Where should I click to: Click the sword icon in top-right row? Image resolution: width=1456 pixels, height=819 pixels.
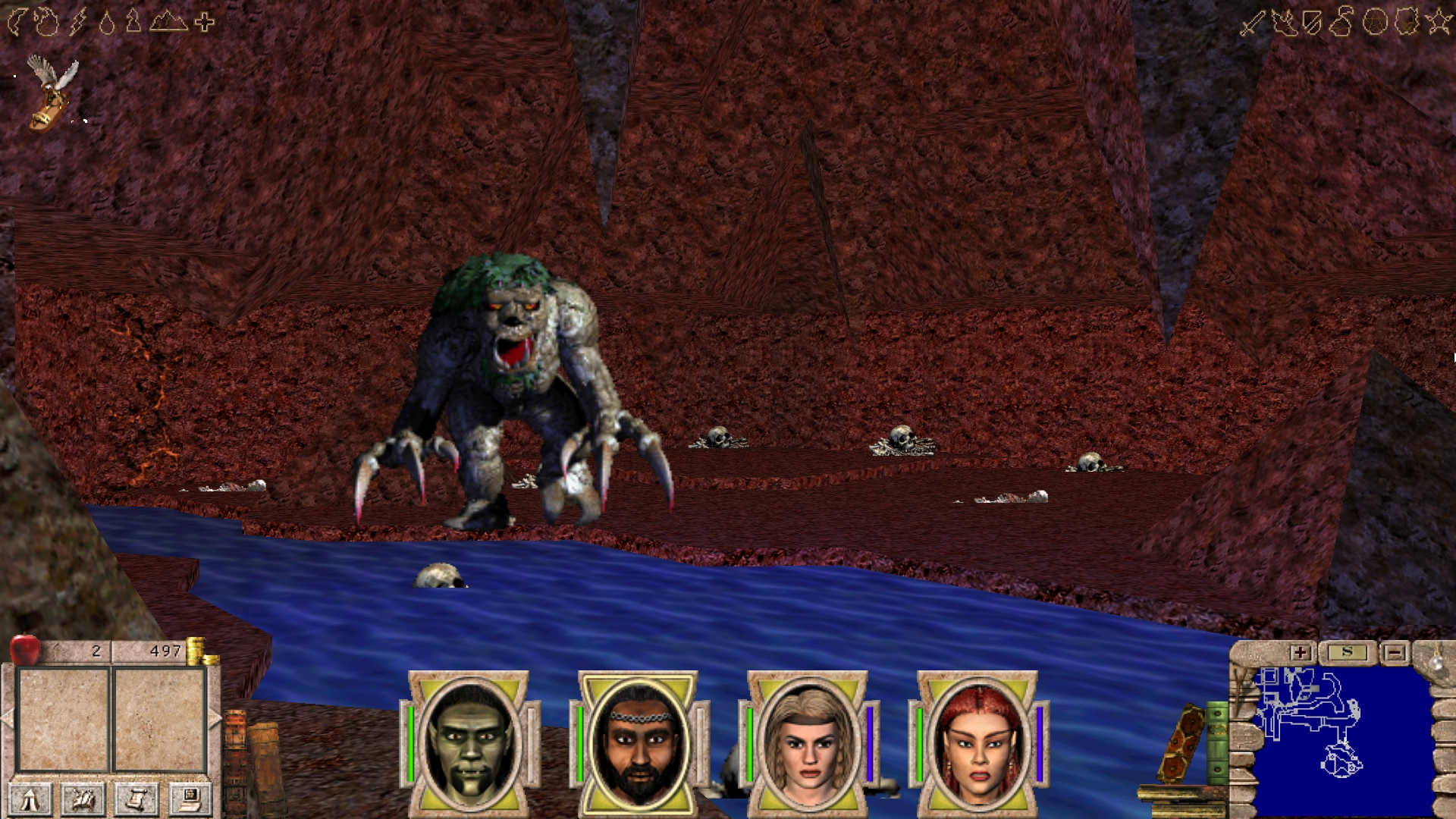pyautogui.click(x=1250, y=23)
